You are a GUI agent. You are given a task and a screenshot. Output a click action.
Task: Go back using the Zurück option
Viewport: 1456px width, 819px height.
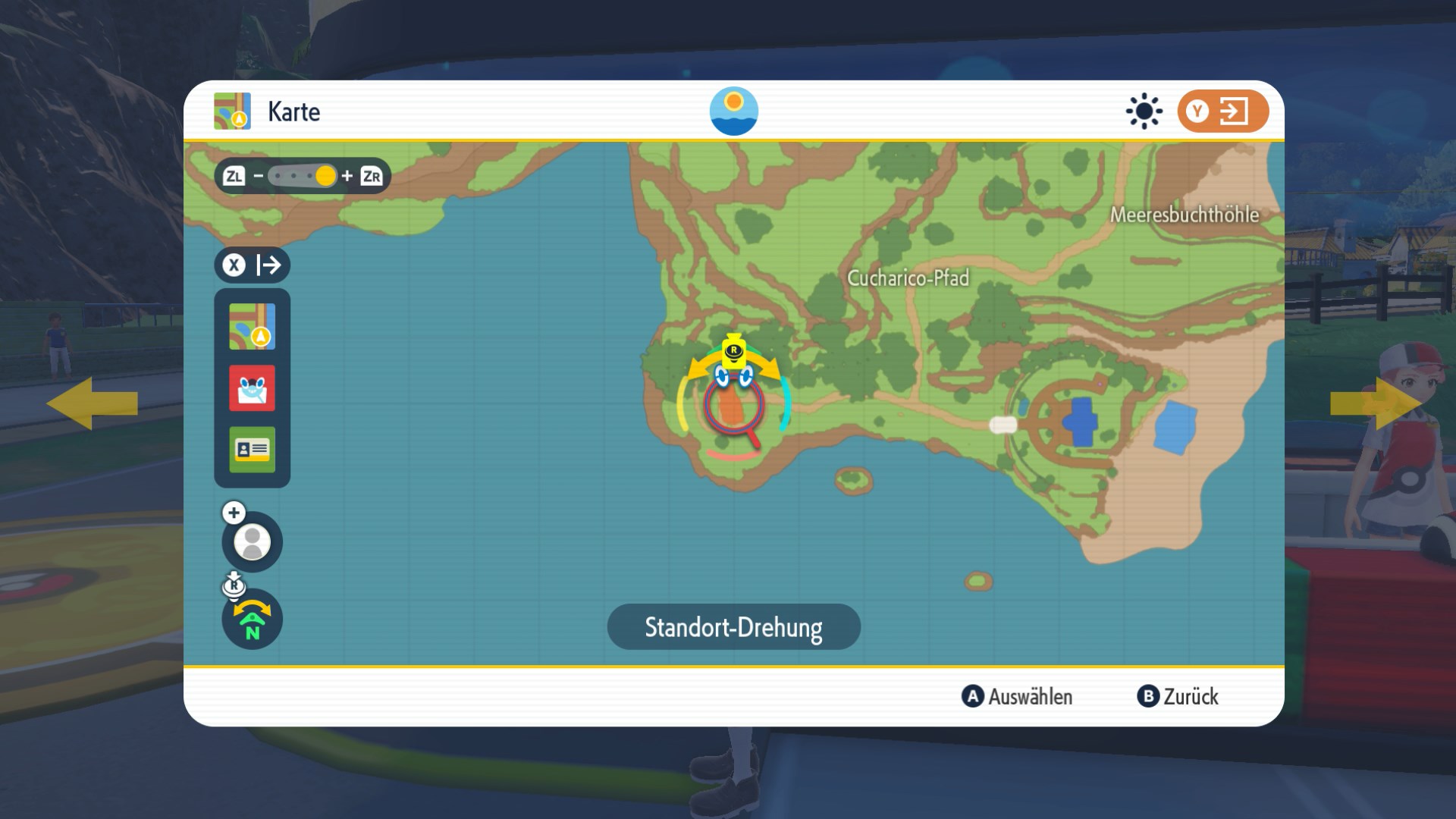point(1178,696)
